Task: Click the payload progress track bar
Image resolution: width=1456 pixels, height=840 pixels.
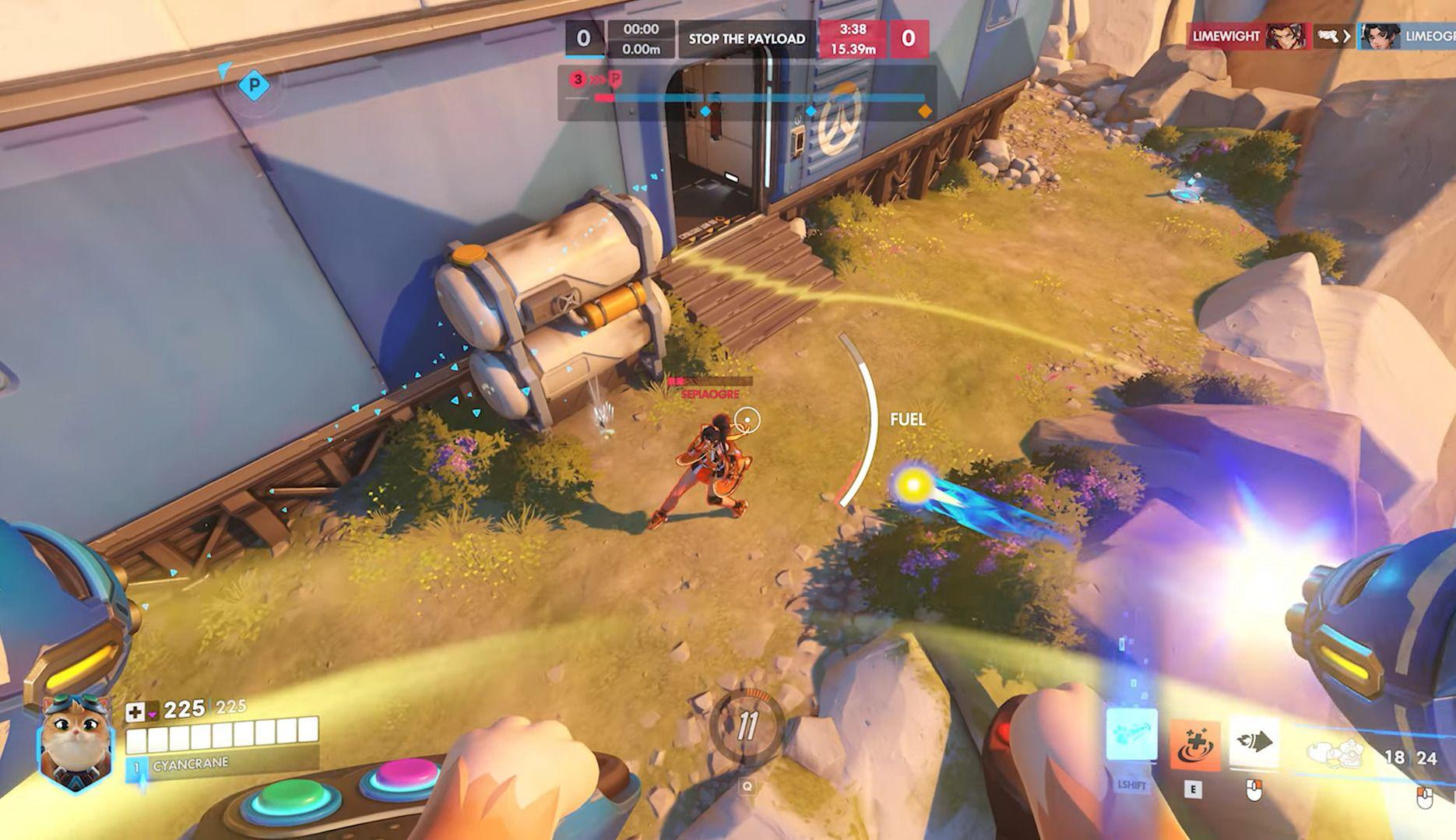Action: coord(759,99)
